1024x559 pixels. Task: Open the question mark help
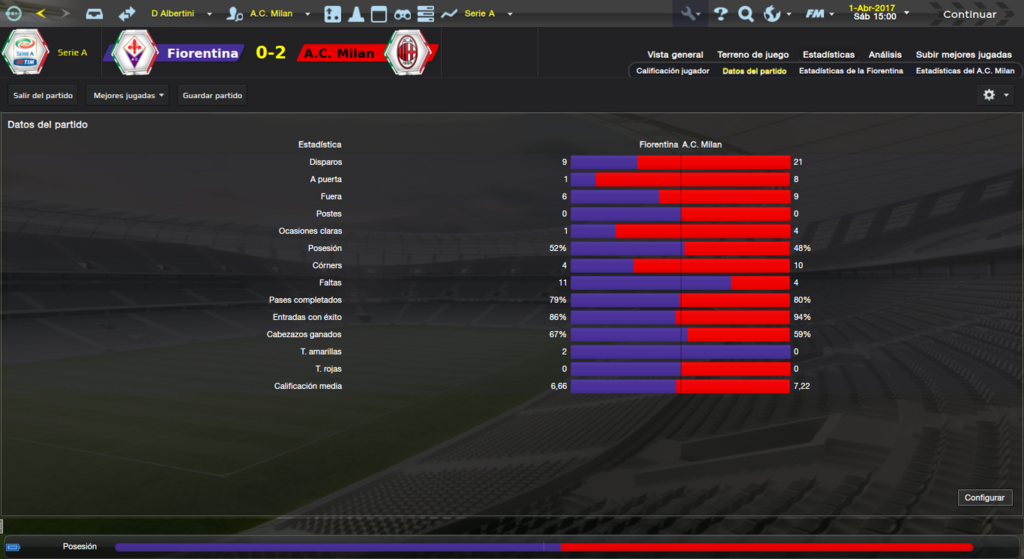[x=720, y=14]
